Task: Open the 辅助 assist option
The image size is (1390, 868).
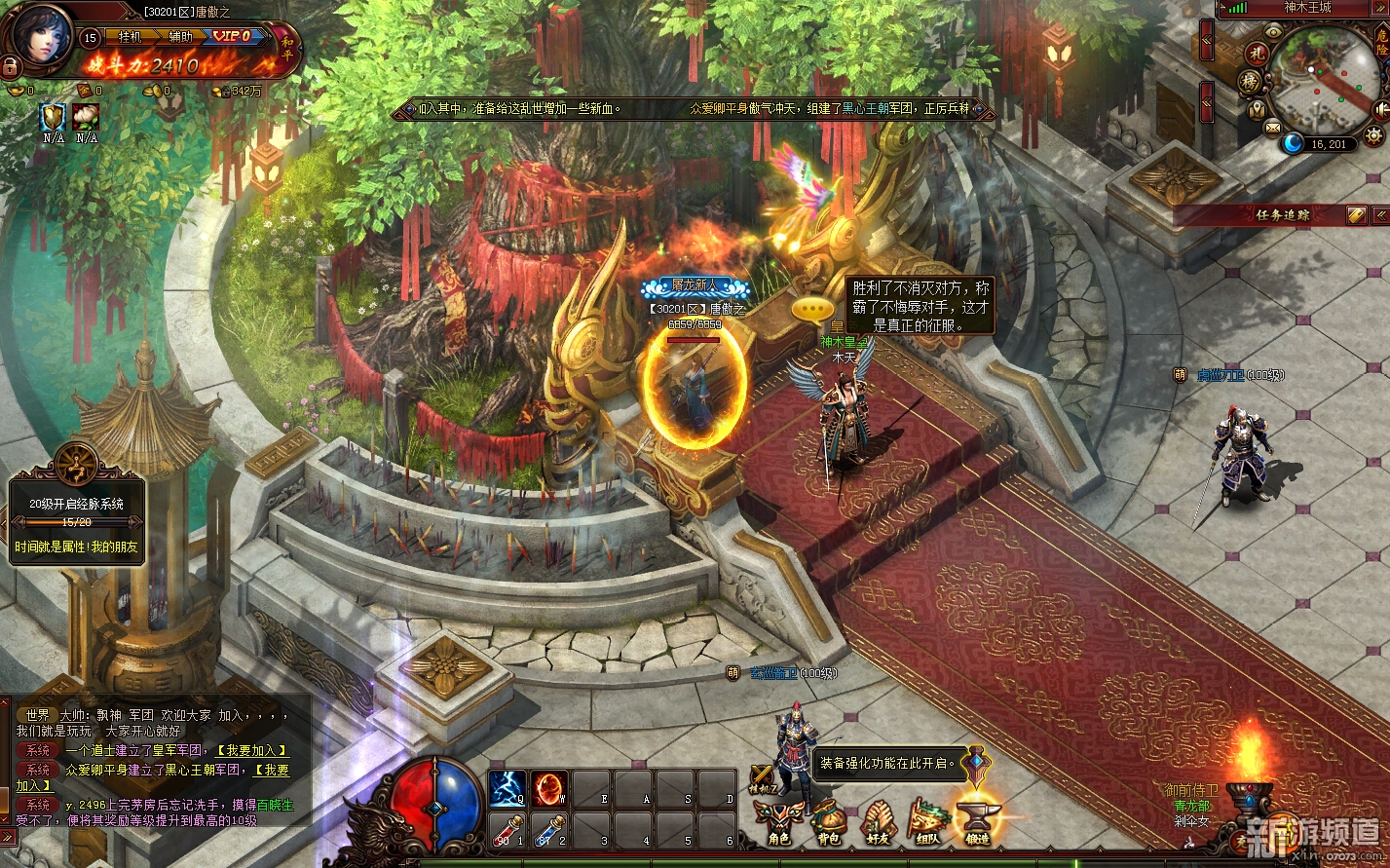Action: click(181, 37)
